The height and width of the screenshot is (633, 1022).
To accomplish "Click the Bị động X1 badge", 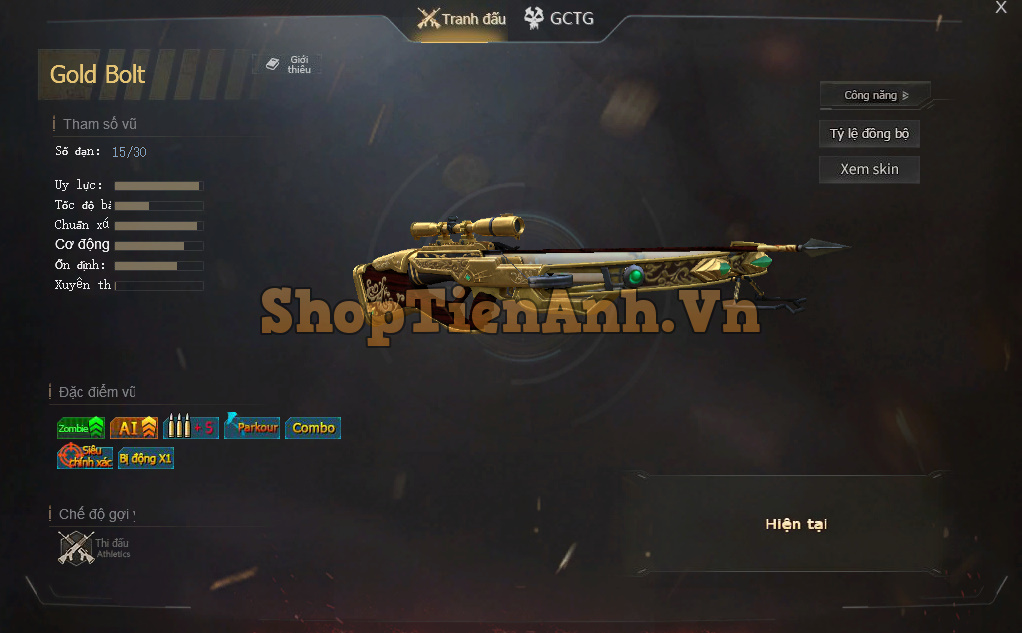I will click(x=146, y=458).
